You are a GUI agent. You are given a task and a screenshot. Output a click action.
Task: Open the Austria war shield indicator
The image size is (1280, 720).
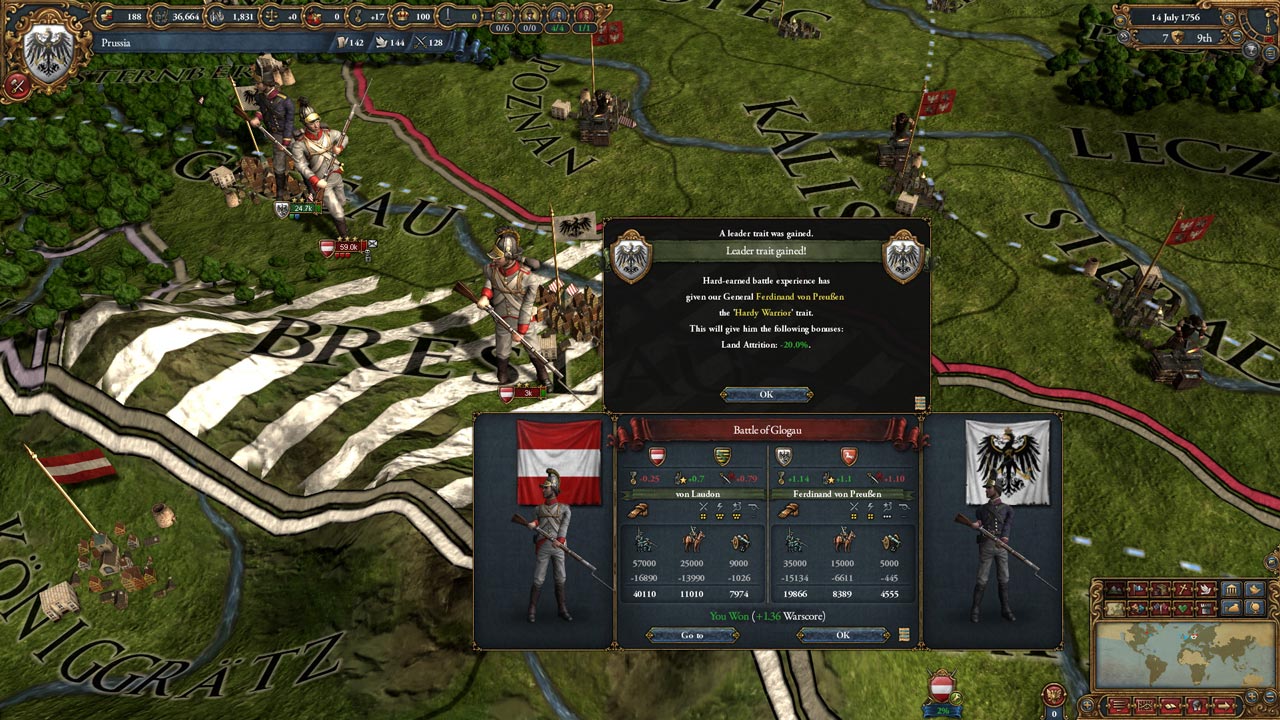[941, 688]
